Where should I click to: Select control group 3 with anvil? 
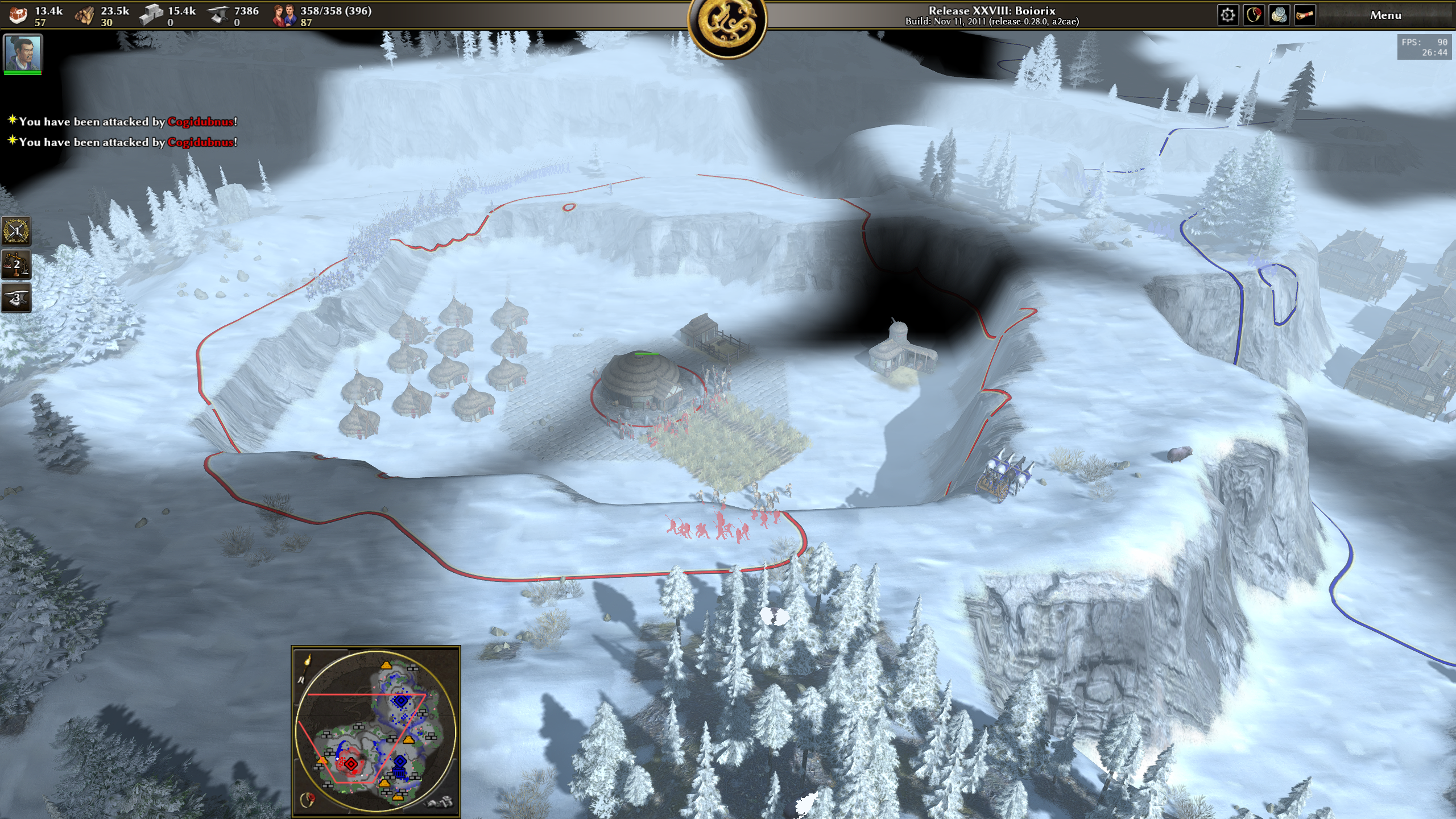point(16,298)
